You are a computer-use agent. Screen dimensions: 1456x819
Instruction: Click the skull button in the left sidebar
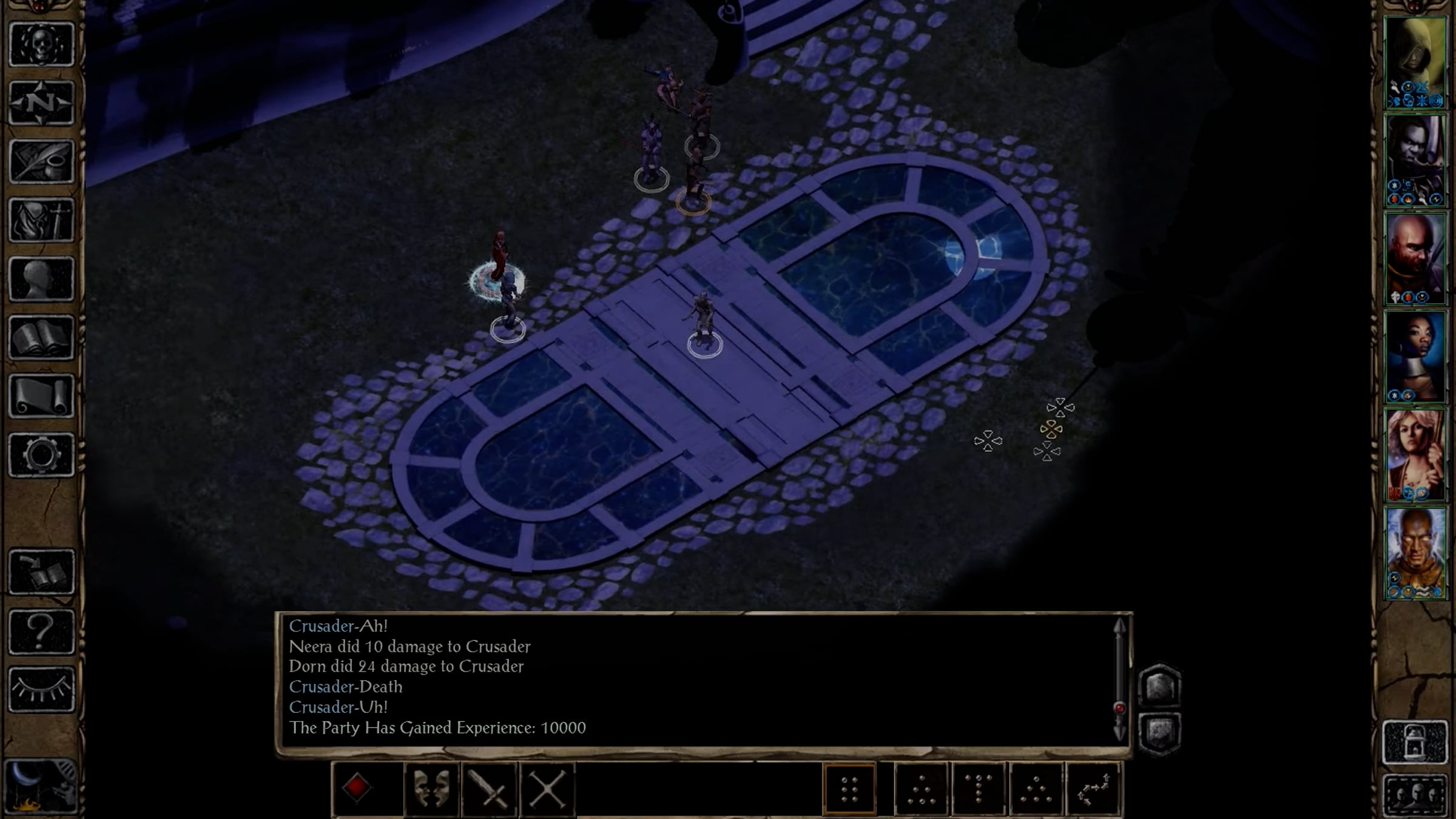41,44
